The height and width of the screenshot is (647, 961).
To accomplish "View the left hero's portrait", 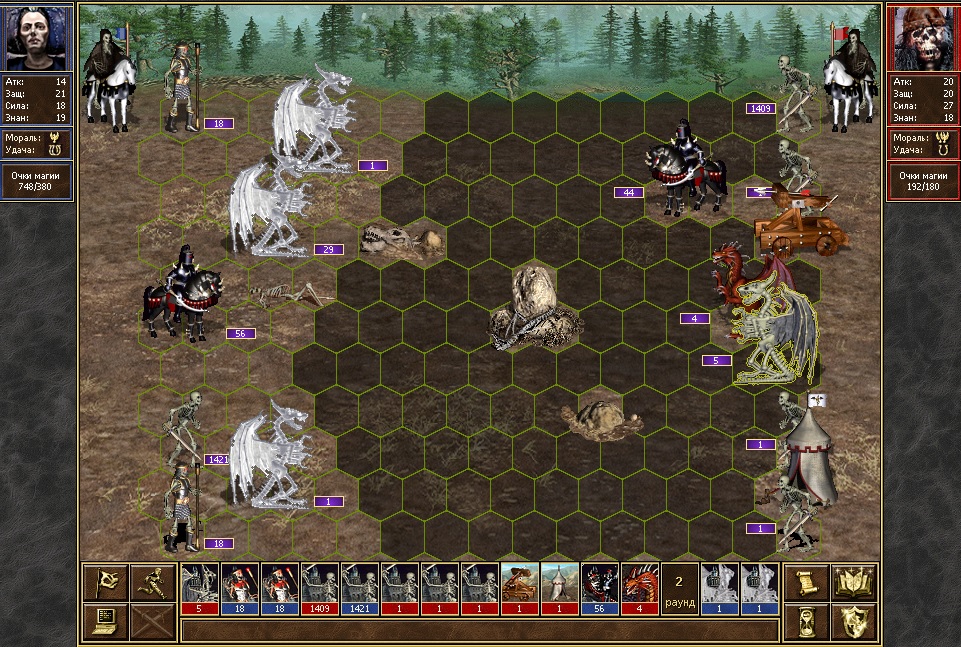I will click(x=38, y=37).
